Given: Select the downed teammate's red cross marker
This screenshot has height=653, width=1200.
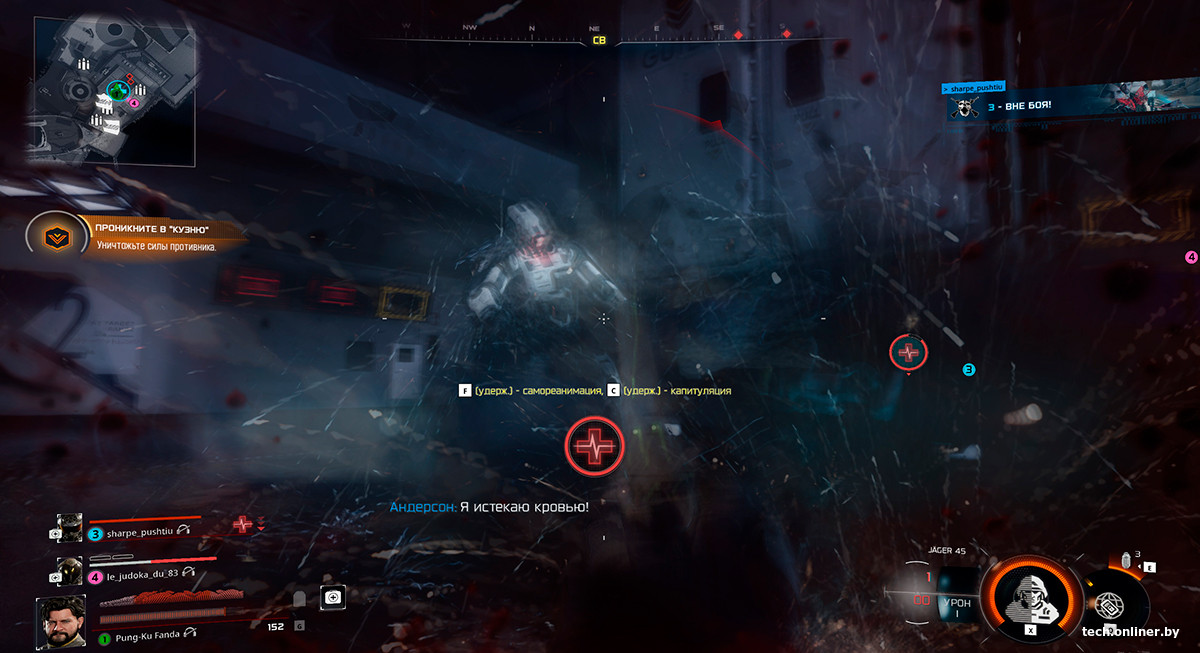Looking at the screenshot, I should pyautogui.click(x=908, y=352).
